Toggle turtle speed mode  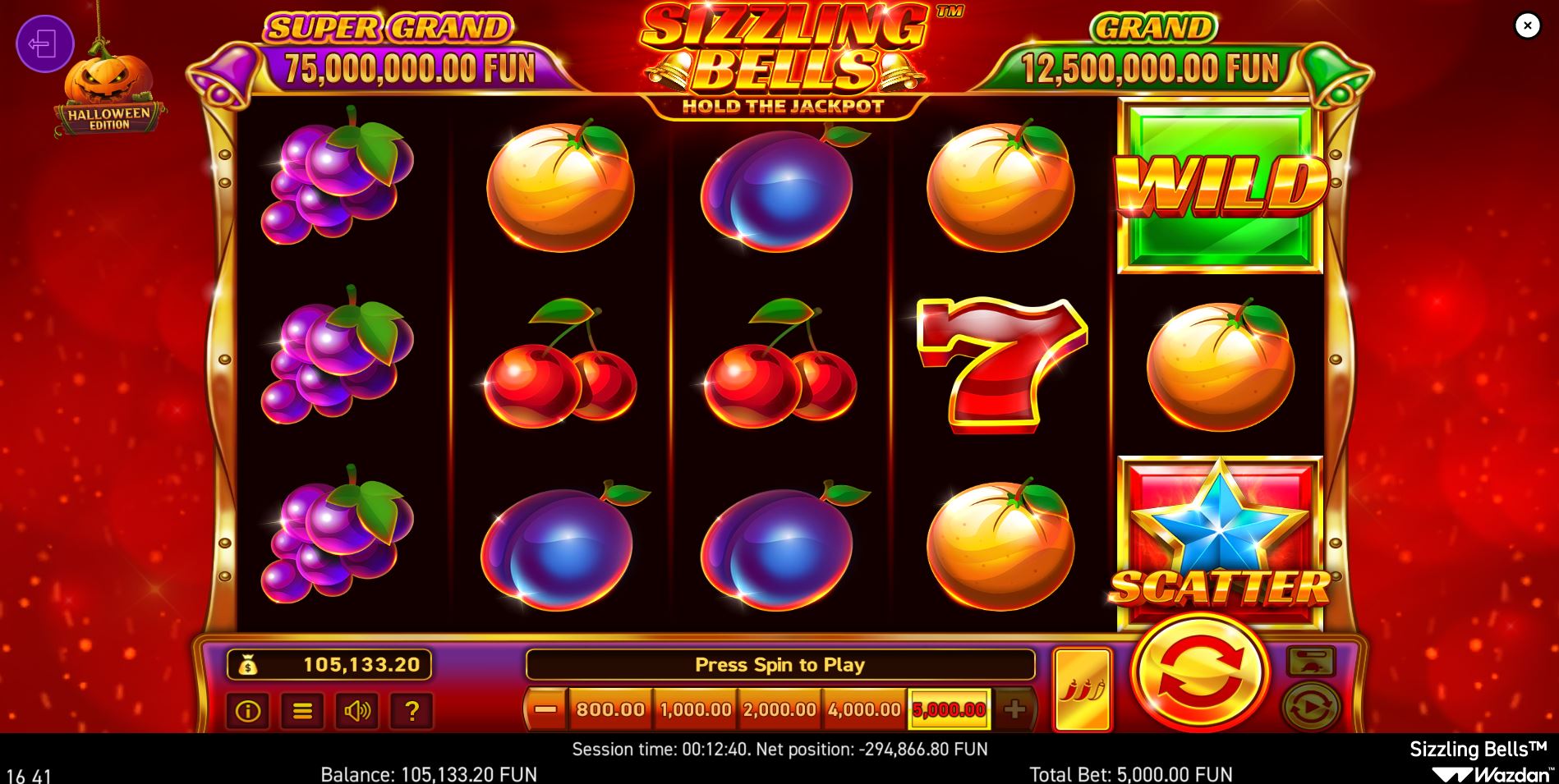[1312, 663]
